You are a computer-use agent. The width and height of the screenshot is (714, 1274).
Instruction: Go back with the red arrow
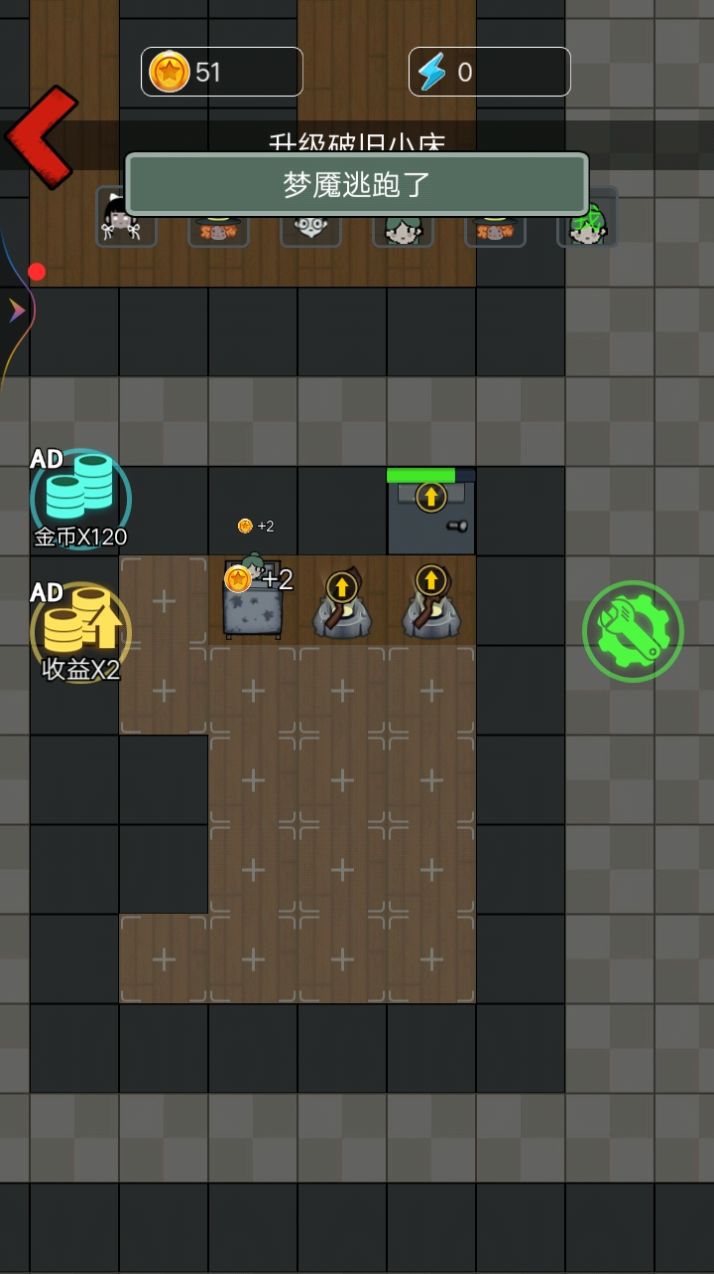[42, 137]
